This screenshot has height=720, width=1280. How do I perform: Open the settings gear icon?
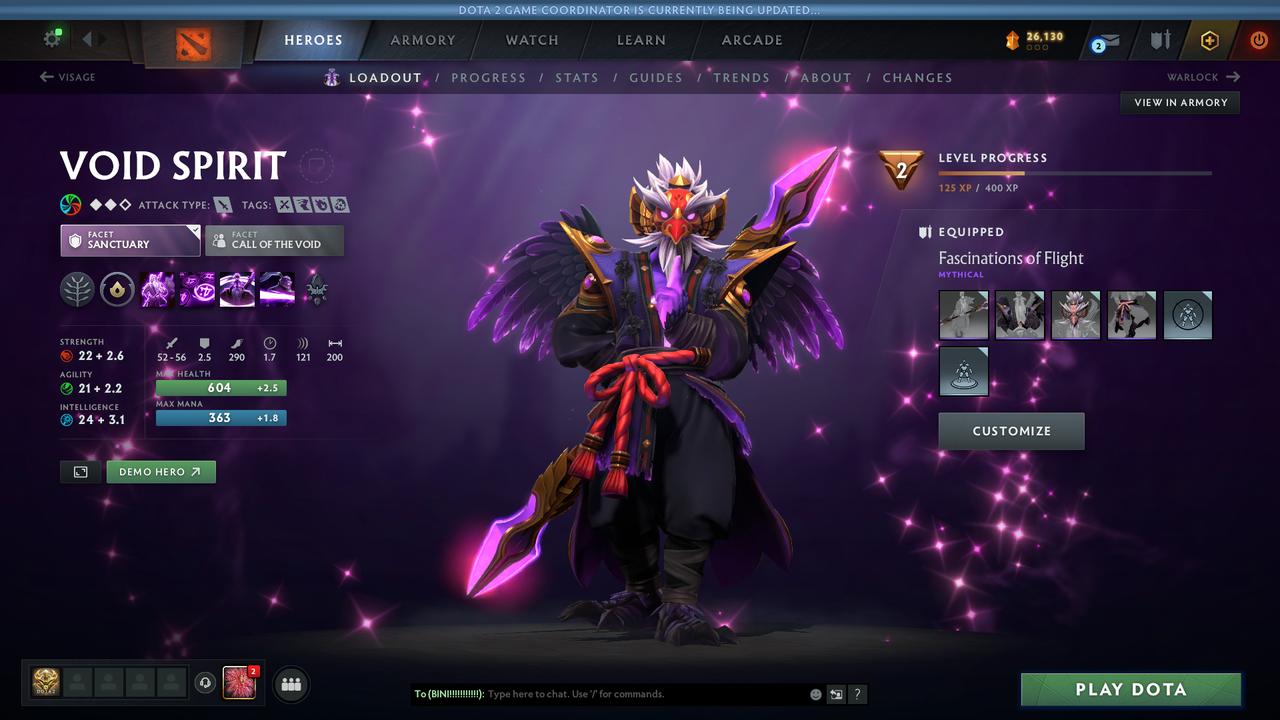click(x=52, y=37)
